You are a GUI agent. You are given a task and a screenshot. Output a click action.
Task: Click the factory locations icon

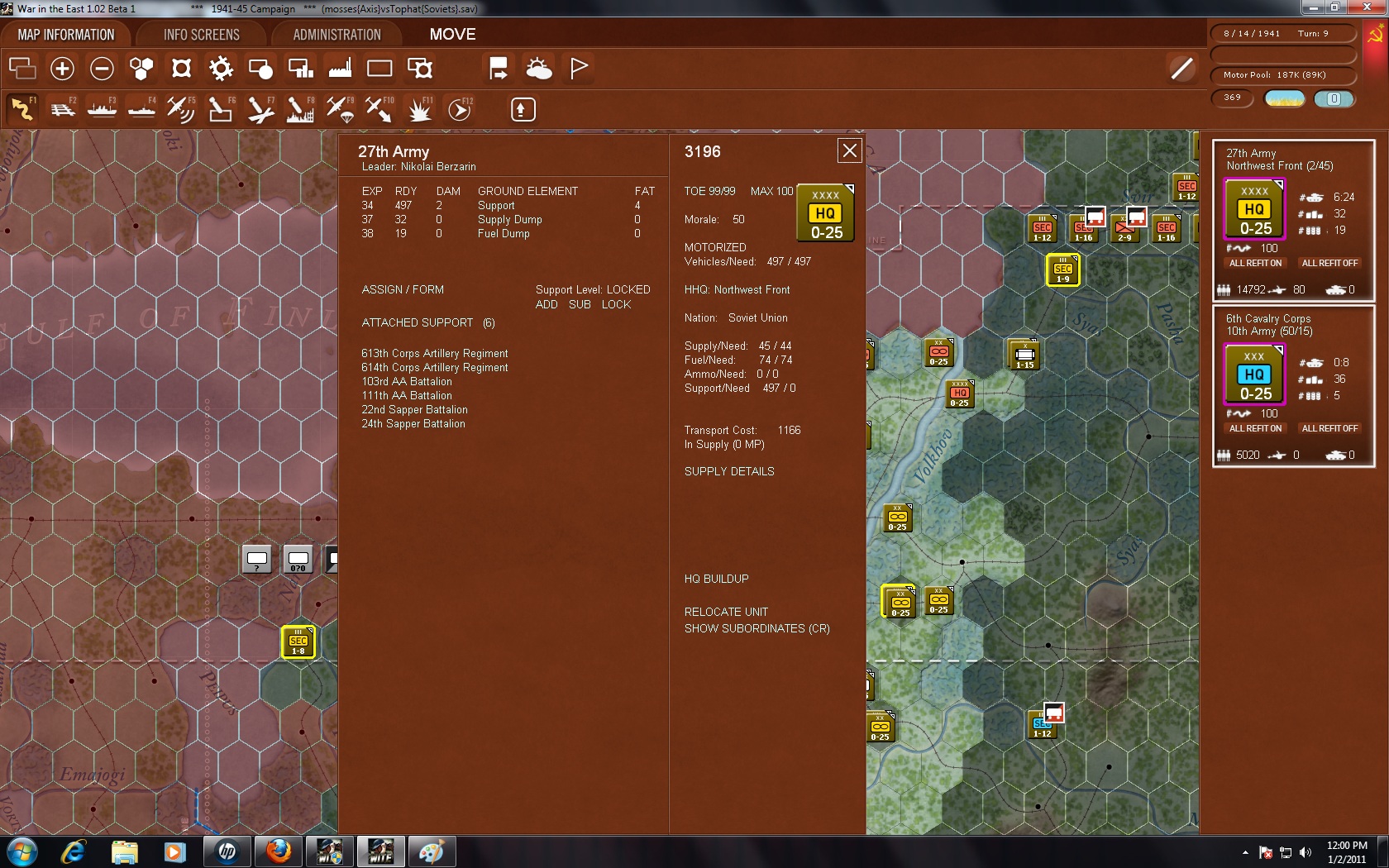[x=340, y=69]
